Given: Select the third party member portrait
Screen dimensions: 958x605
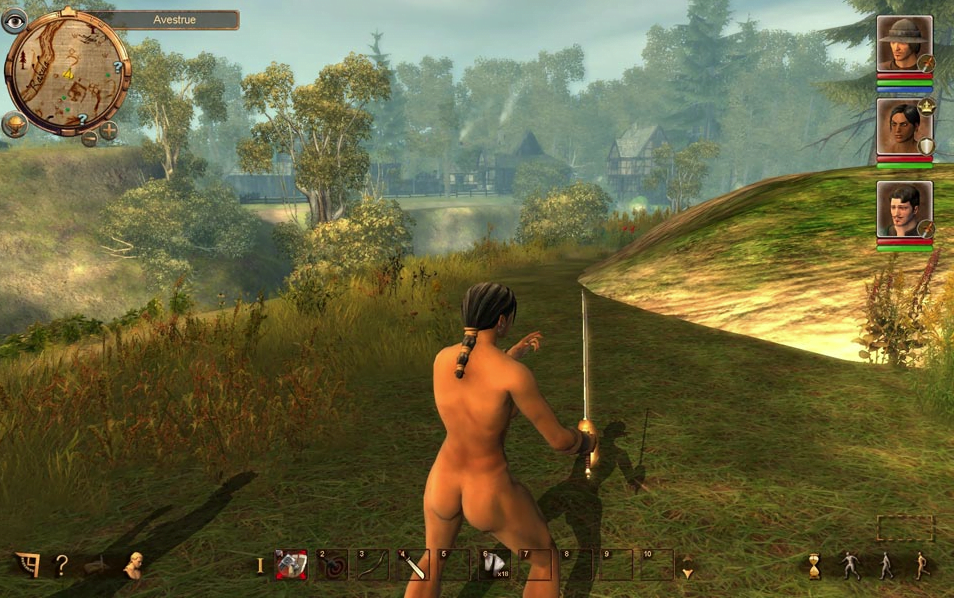Looking at the screenshot, I should [904, 208].
